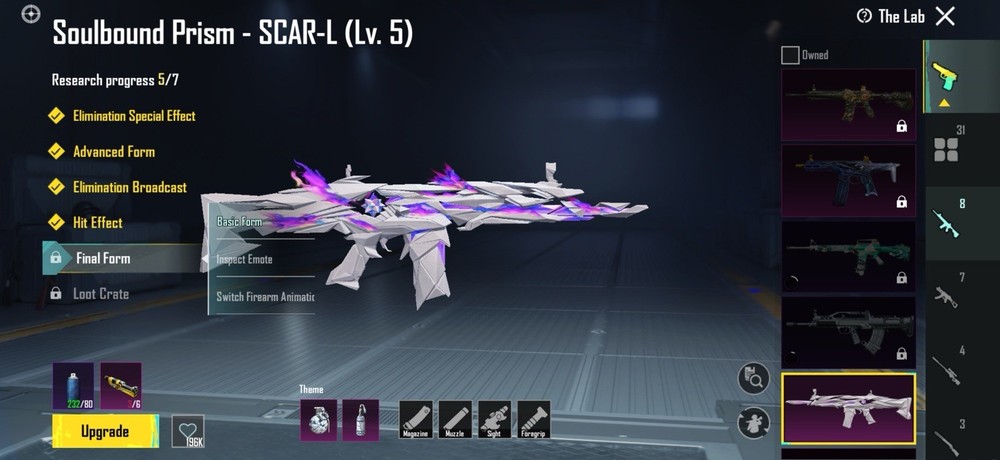Viewport: 1000px width, 460px height.
Task: Select the Elimination Broadcast entry
Action: (129, 187)
